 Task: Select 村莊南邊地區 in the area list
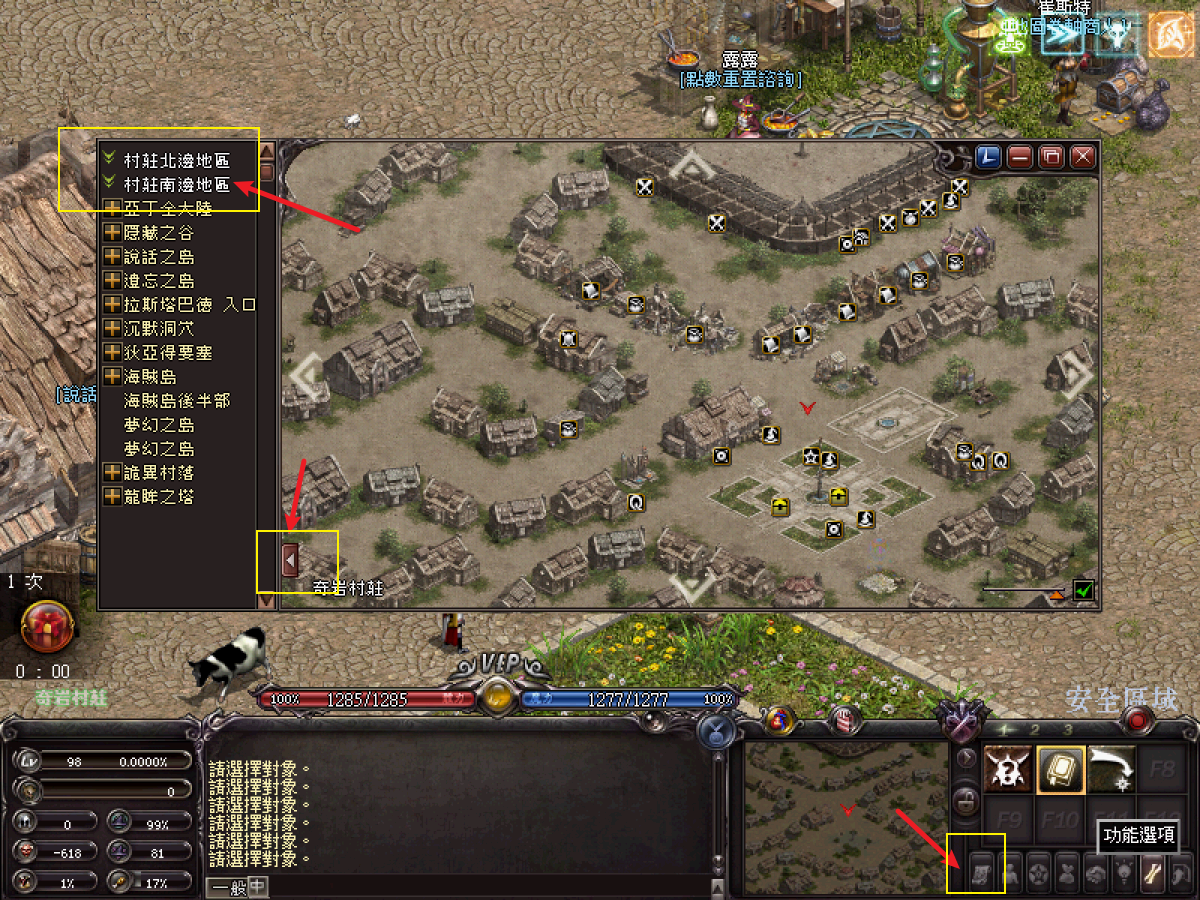click(x=176, y=185)
